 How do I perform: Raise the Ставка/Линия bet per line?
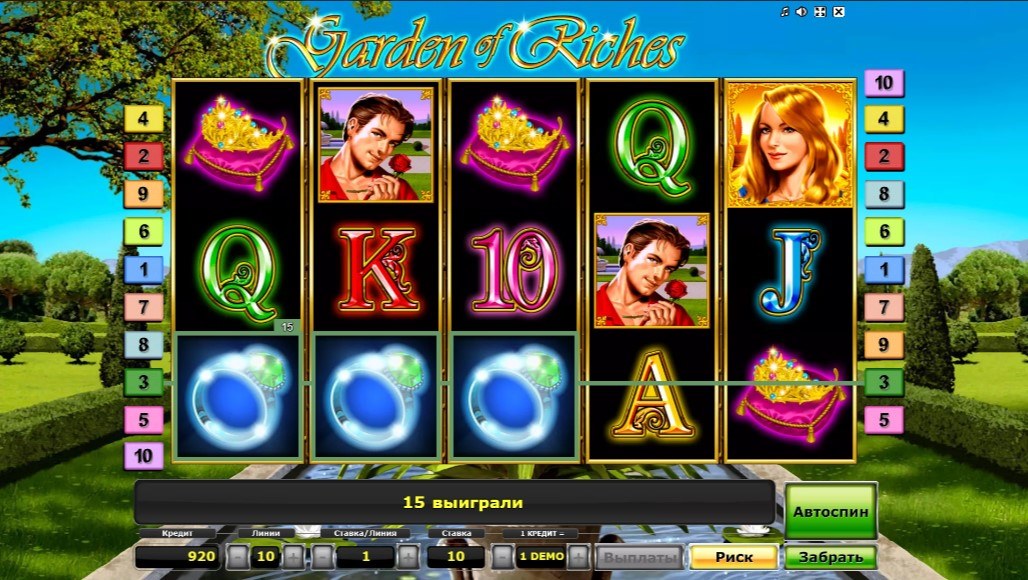click(408, 556)
